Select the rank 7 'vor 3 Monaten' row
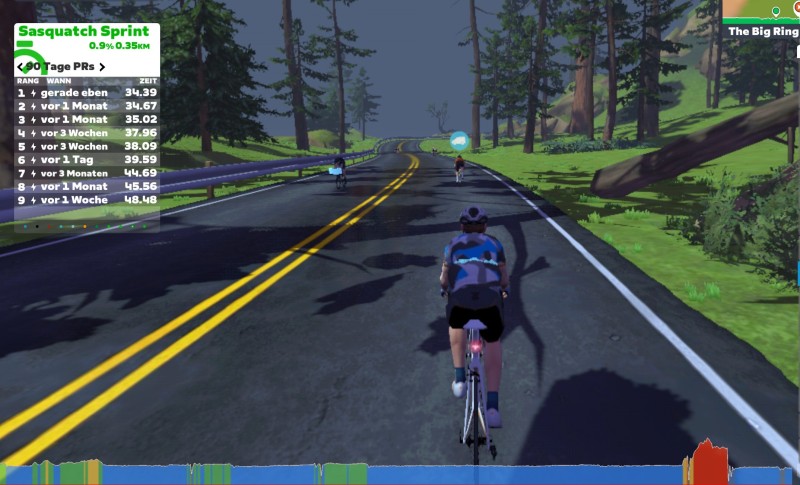 (87, 173)
